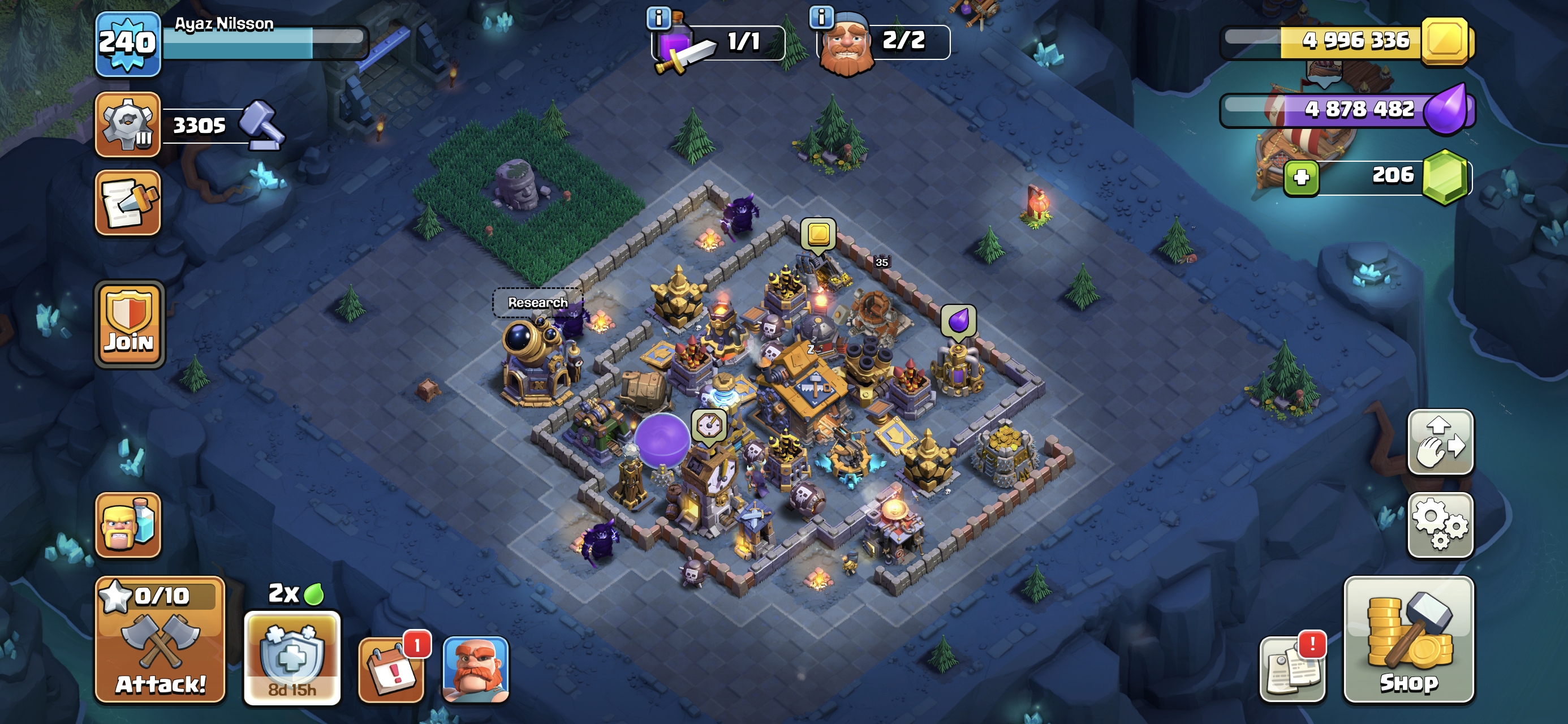Open the layout editor hand-arrows button
Image resolution: width=1568 pixels, height=724 pixels.
(x=1440, y=442)
